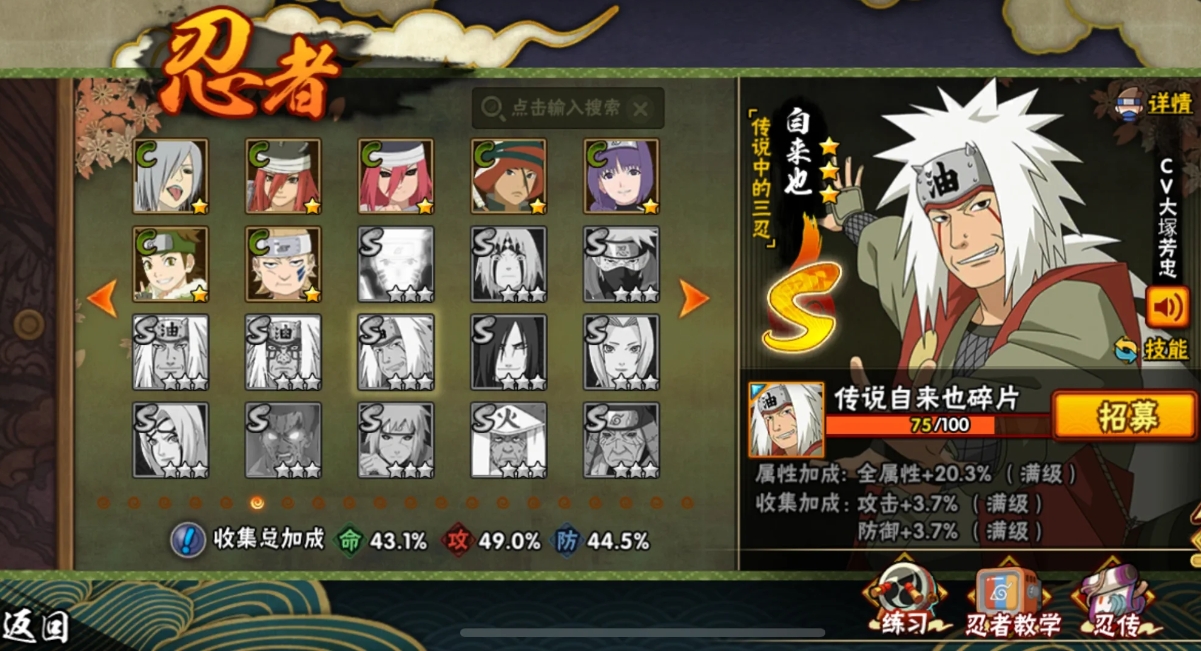Click the 招募 recruit button
This screenshot has width=1201, height=651.
[x=1124, y=416]
